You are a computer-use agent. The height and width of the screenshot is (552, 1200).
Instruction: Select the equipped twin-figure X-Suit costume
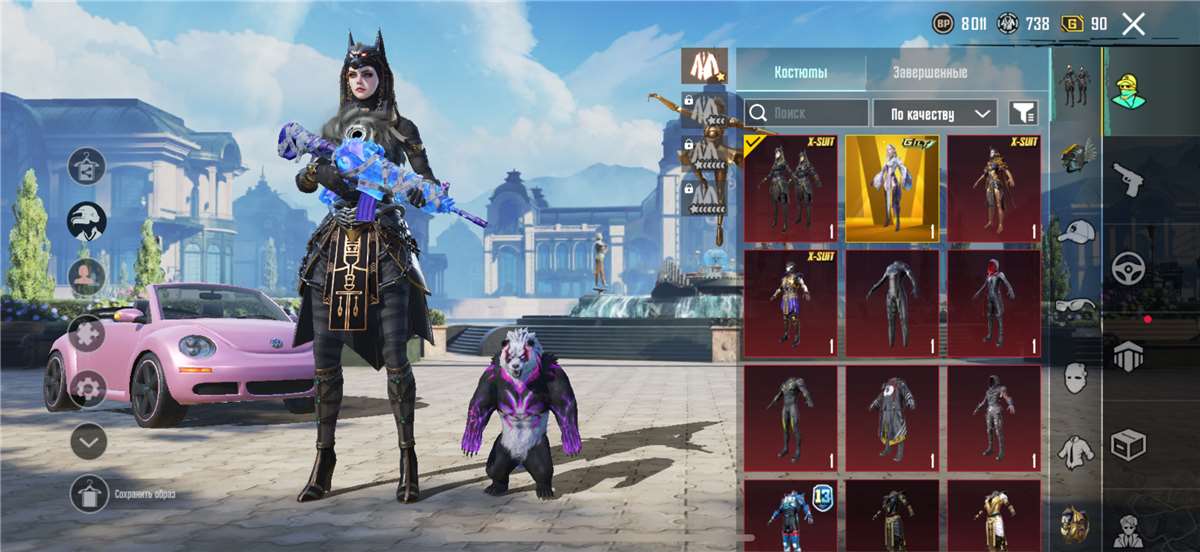(791, 189)
